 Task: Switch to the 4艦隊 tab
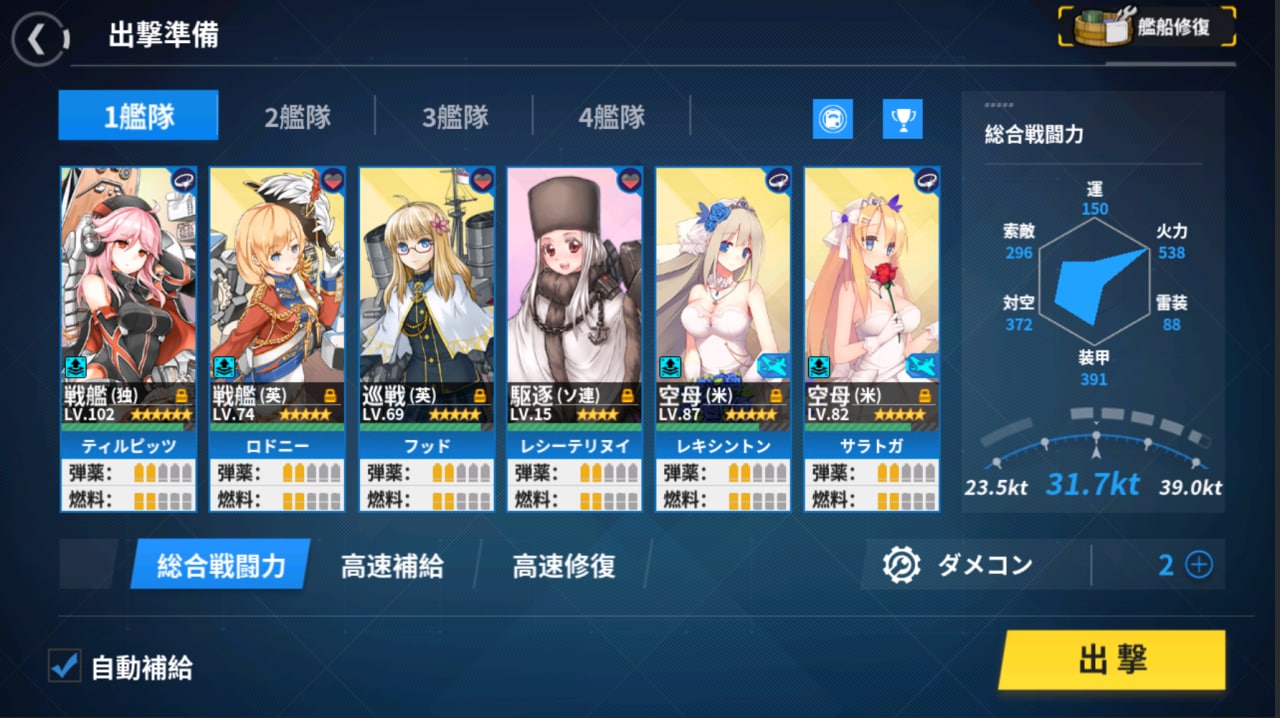[x=611, y=117]
